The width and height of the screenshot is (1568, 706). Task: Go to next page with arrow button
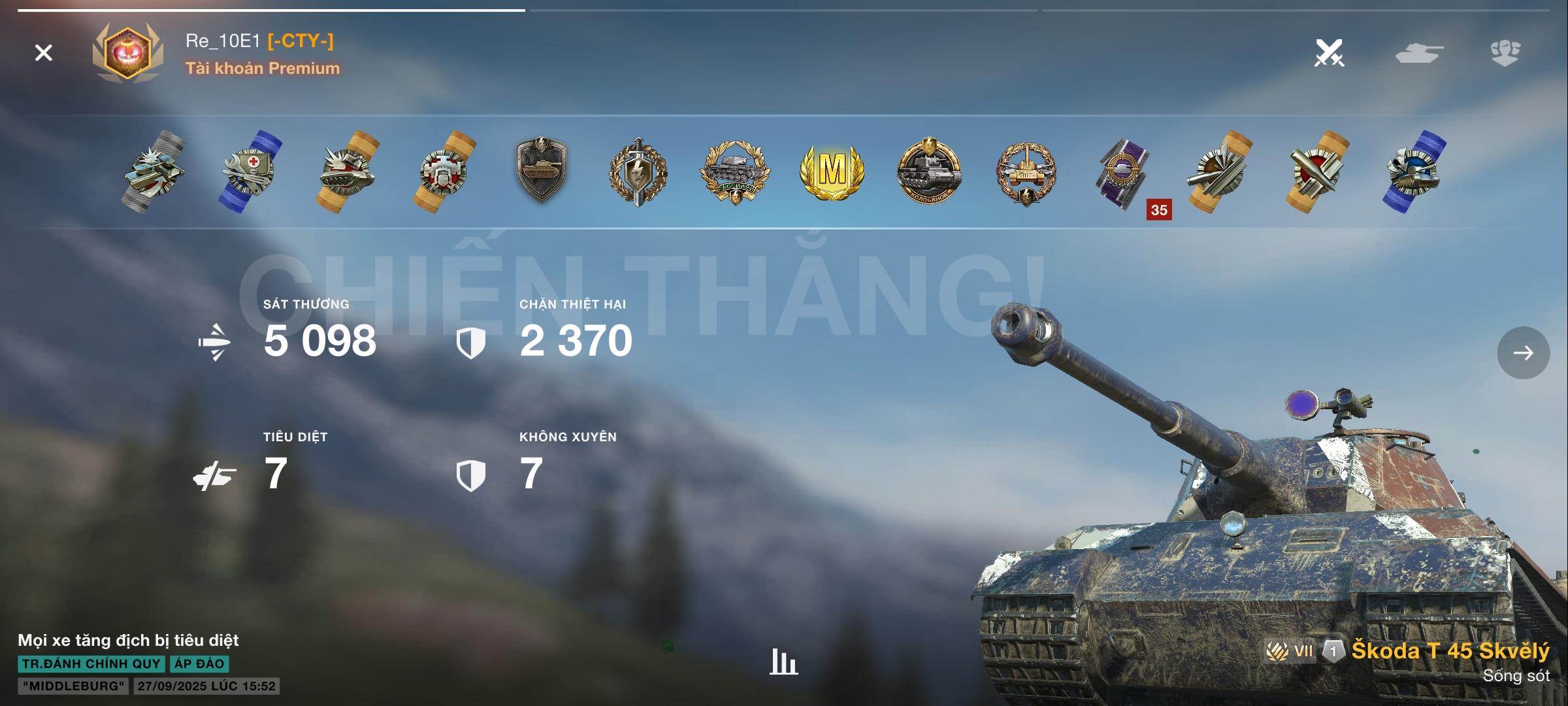[1523, 353]
